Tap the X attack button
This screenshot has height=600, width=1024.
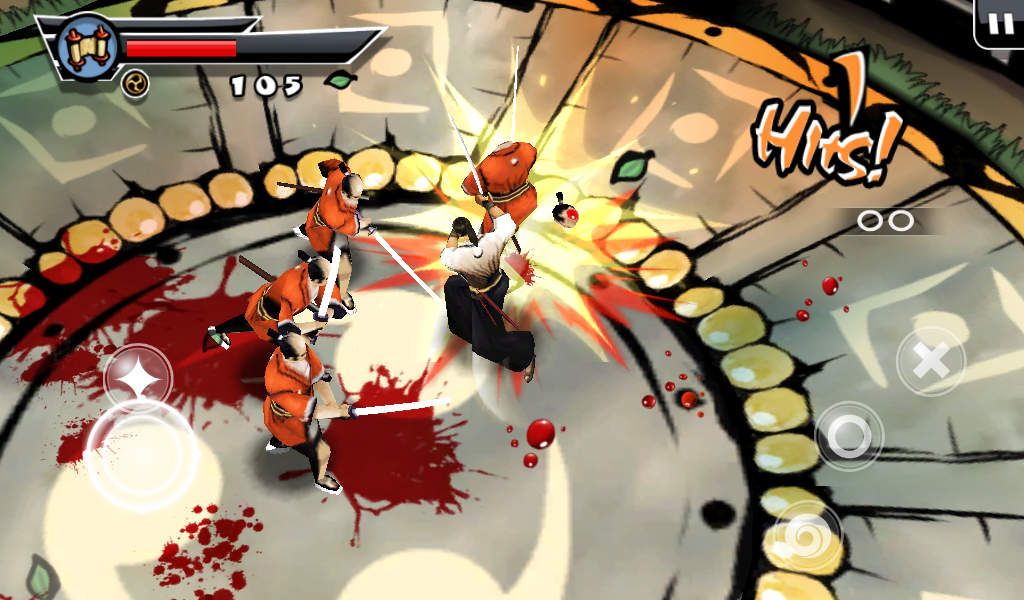[930, 361]
